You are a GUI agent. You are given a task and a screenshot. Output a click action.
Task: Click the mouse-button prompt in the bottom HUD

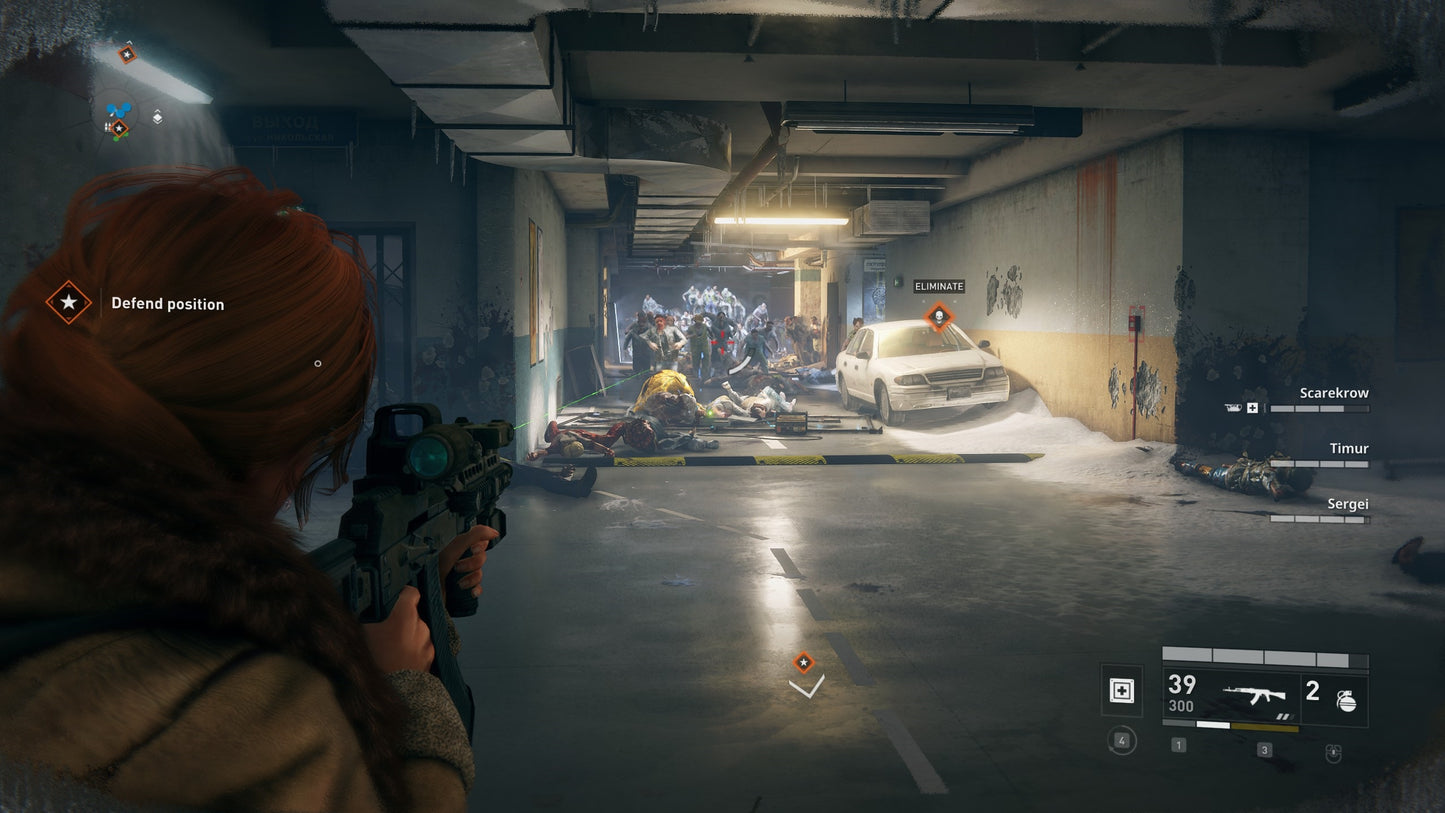pyautogui.click(x=1334, y=750)
